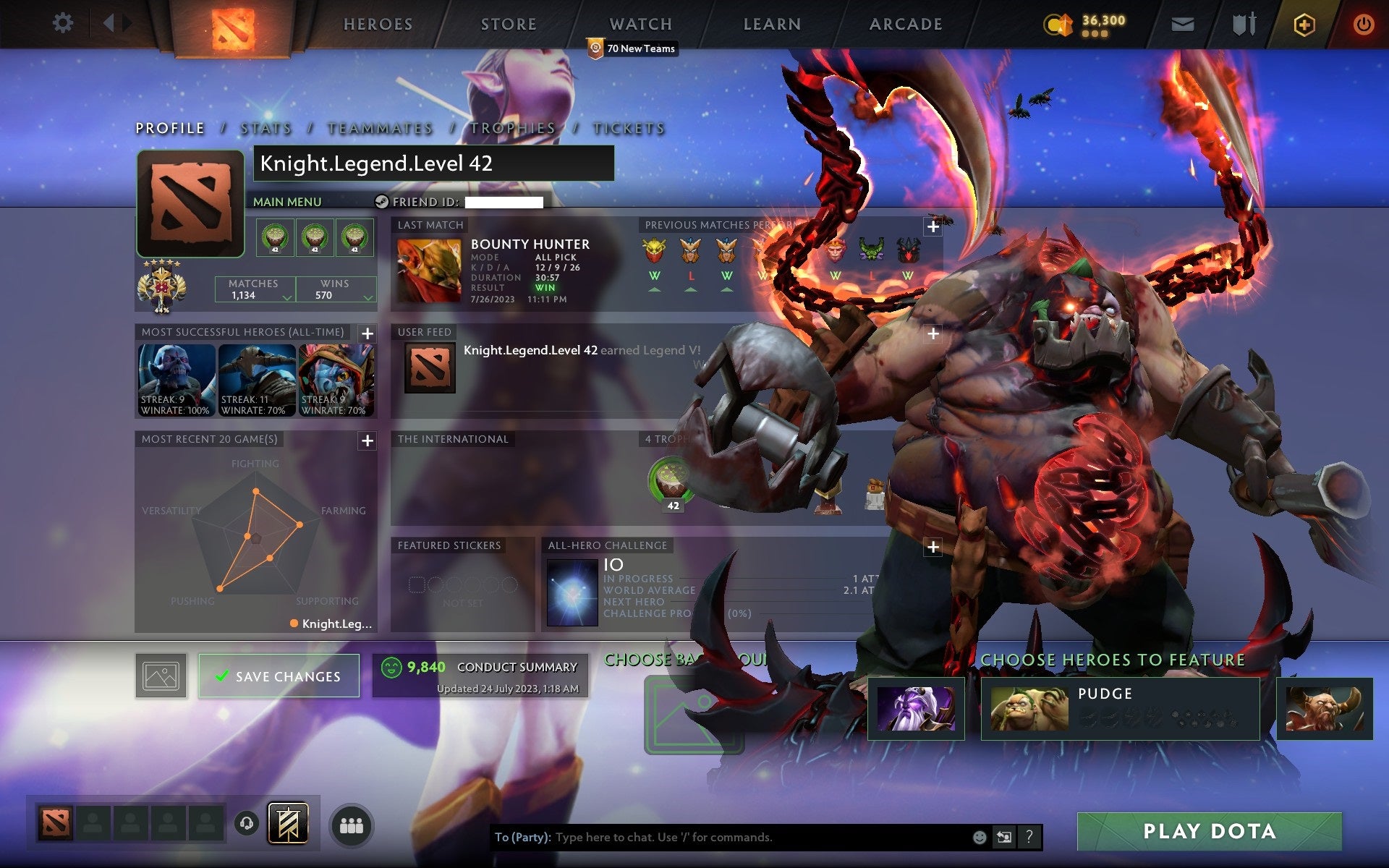Viewport: 1389px width, 868px height.
Task: Open the settings gear icon
Action: point(64,23)
